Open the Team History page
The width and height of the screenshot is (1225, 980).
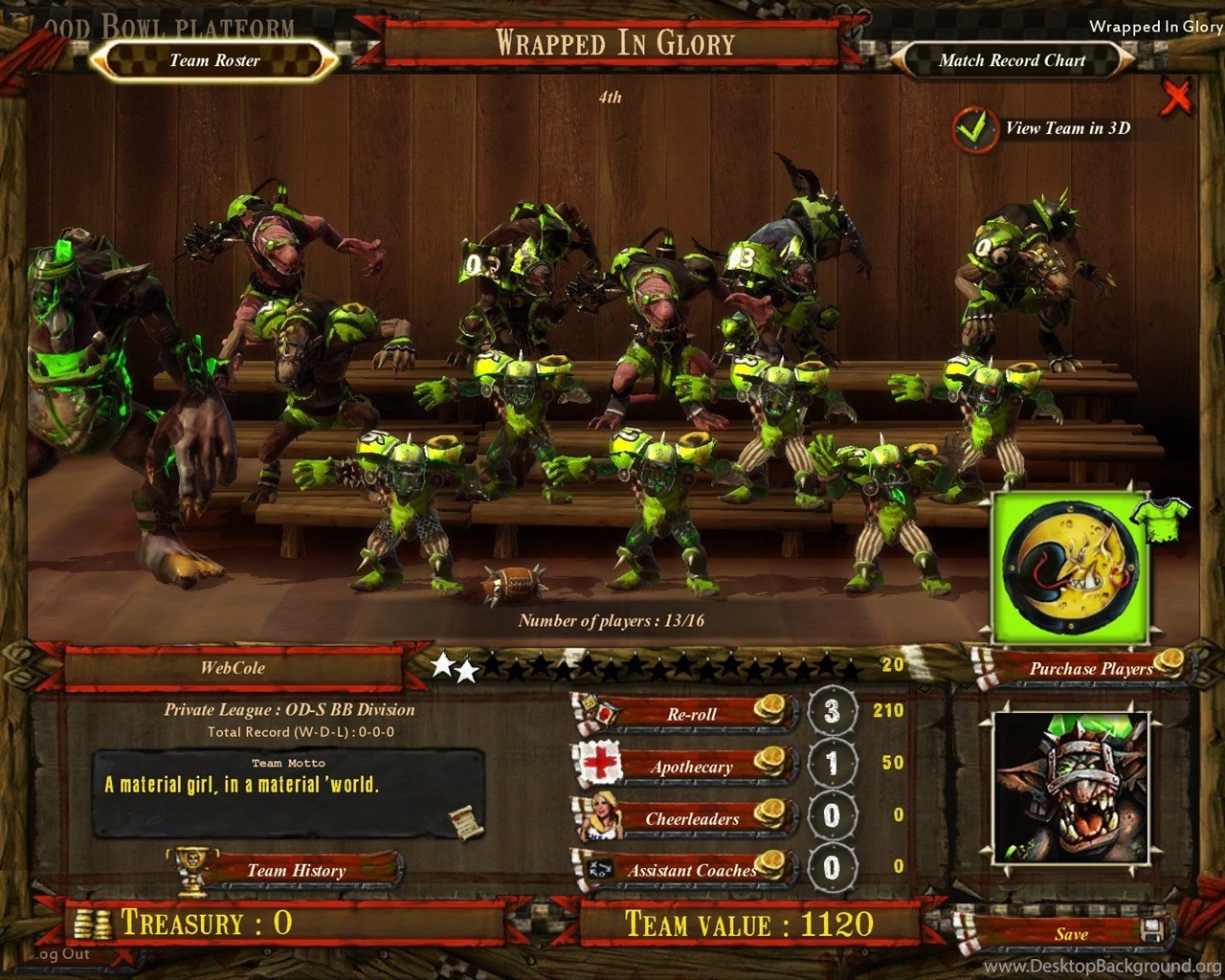point(295,870)
